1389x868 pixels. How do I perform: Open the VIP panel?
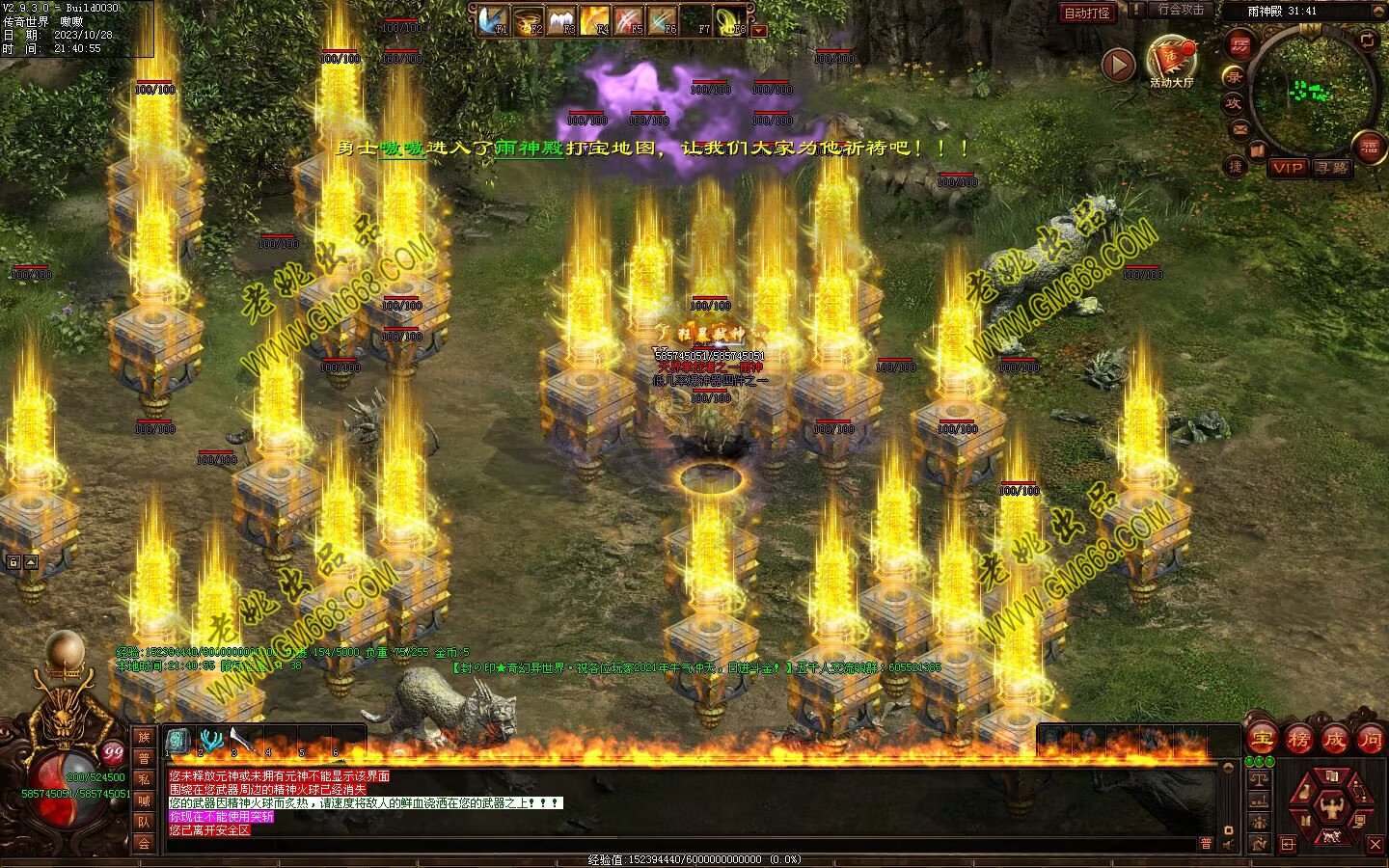[x=1287, y=168]
